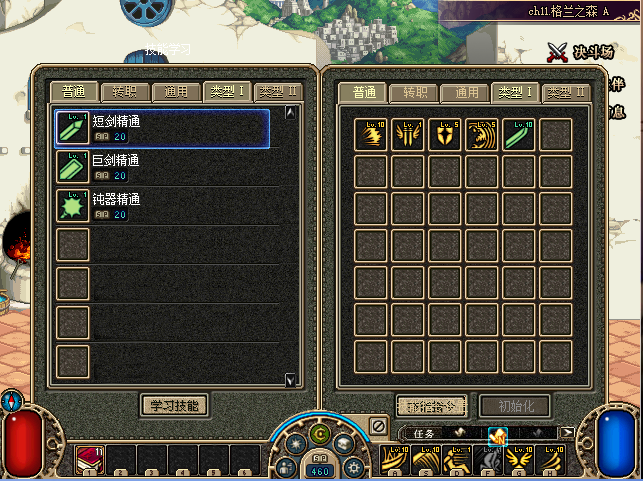Click the gear icon on the bottom hub
The height and width of the screenshot is (481, 643).
click(355, 466)
